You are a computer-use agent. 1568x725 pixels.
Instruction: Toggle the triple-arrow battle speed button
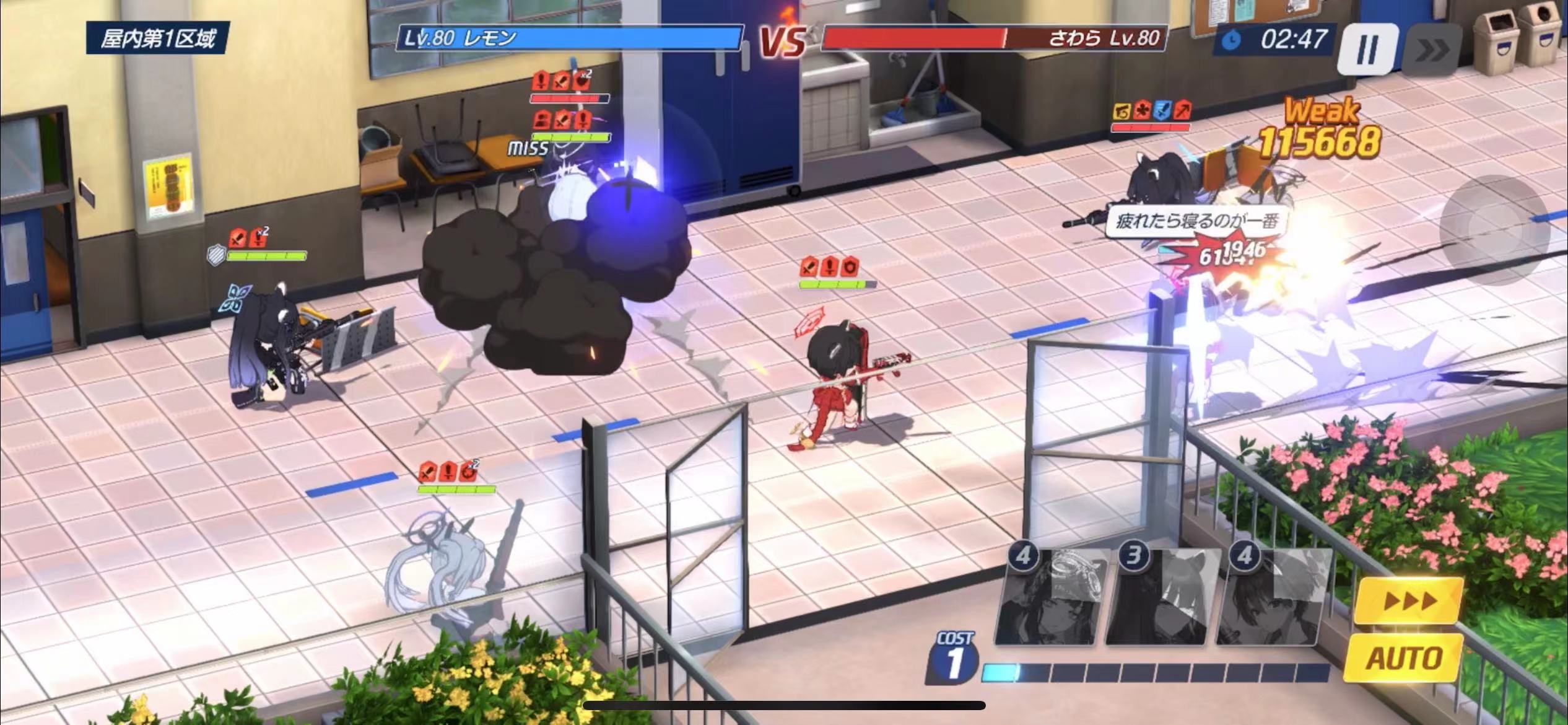click(x=1409, y=600)
